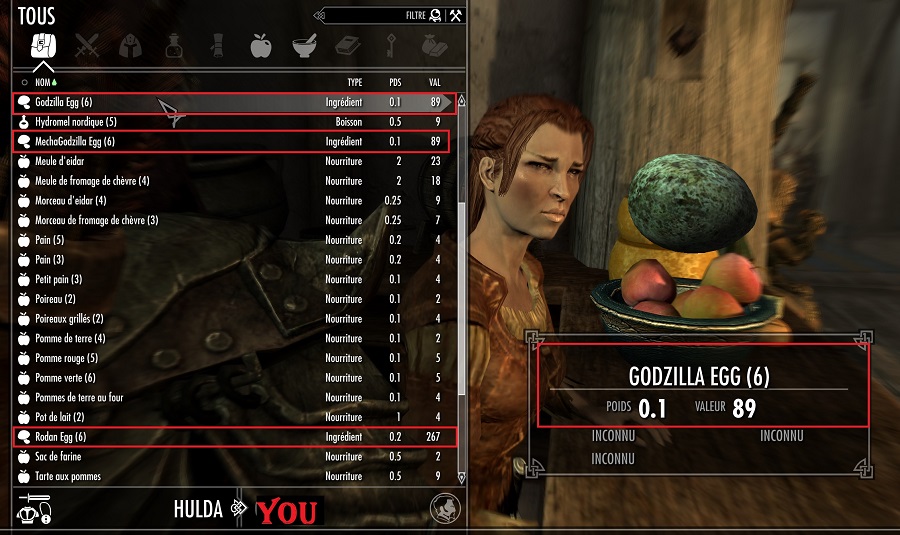Sort items by the NOM column header

pos(43,81)
